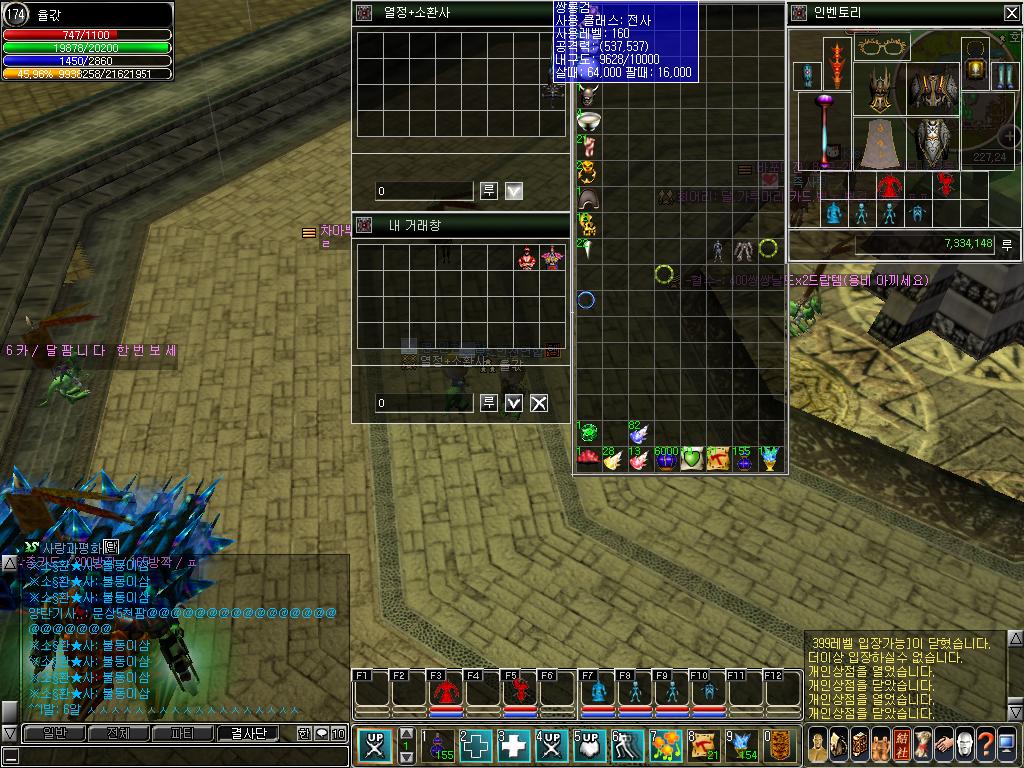Cancel the trade with the X button

tap(539, 403)
